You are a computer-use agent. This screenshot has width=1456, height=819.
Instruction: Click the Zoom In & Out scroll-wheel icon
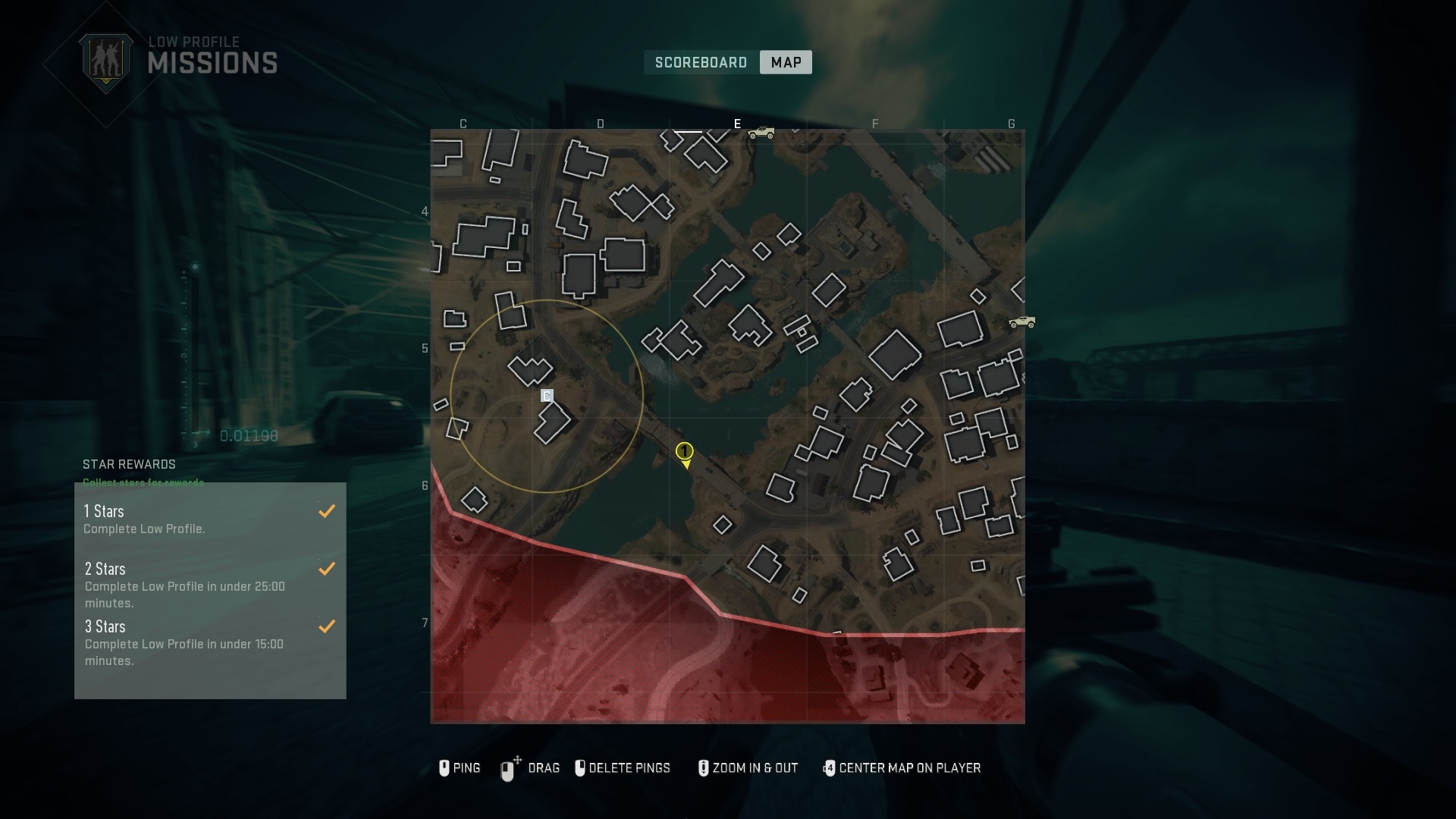[702, 768]
